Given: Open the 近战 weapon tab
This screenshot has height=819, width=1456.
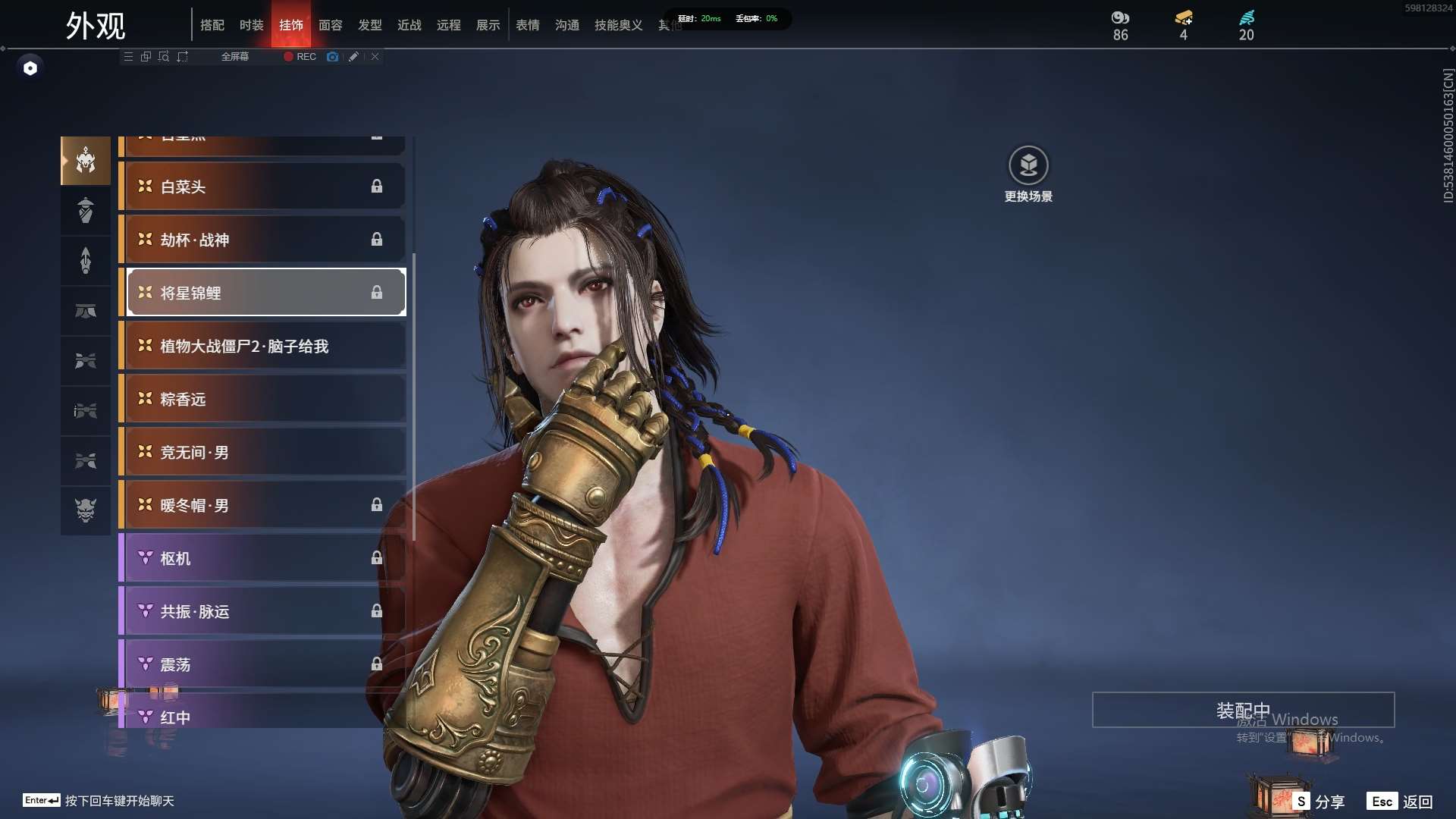Looking at the screenshot, I should click(409, 25).
